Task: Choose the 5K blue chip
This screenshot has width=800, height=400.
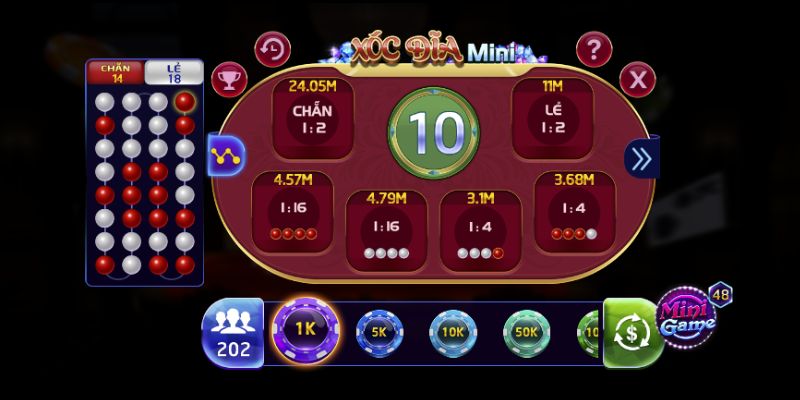Action: 379,330
